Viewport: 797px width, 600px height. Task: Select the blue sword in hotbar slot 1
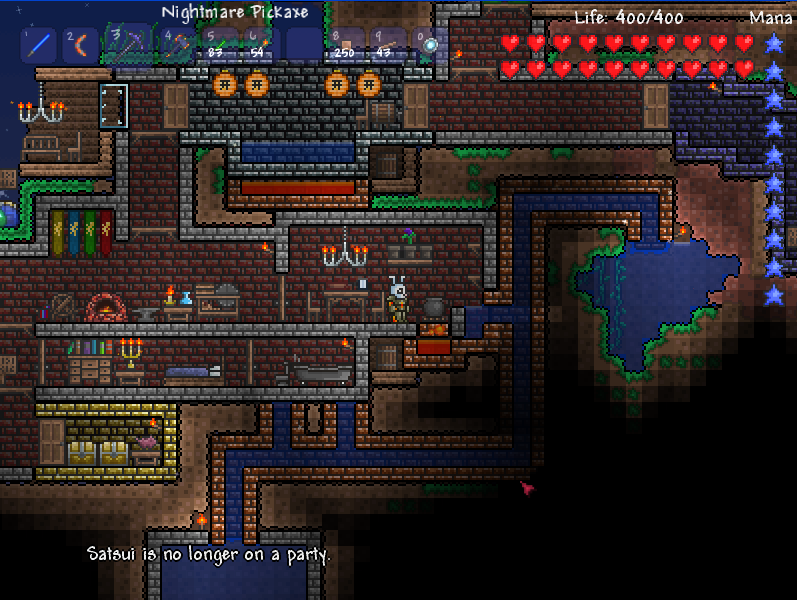[39, 45]
